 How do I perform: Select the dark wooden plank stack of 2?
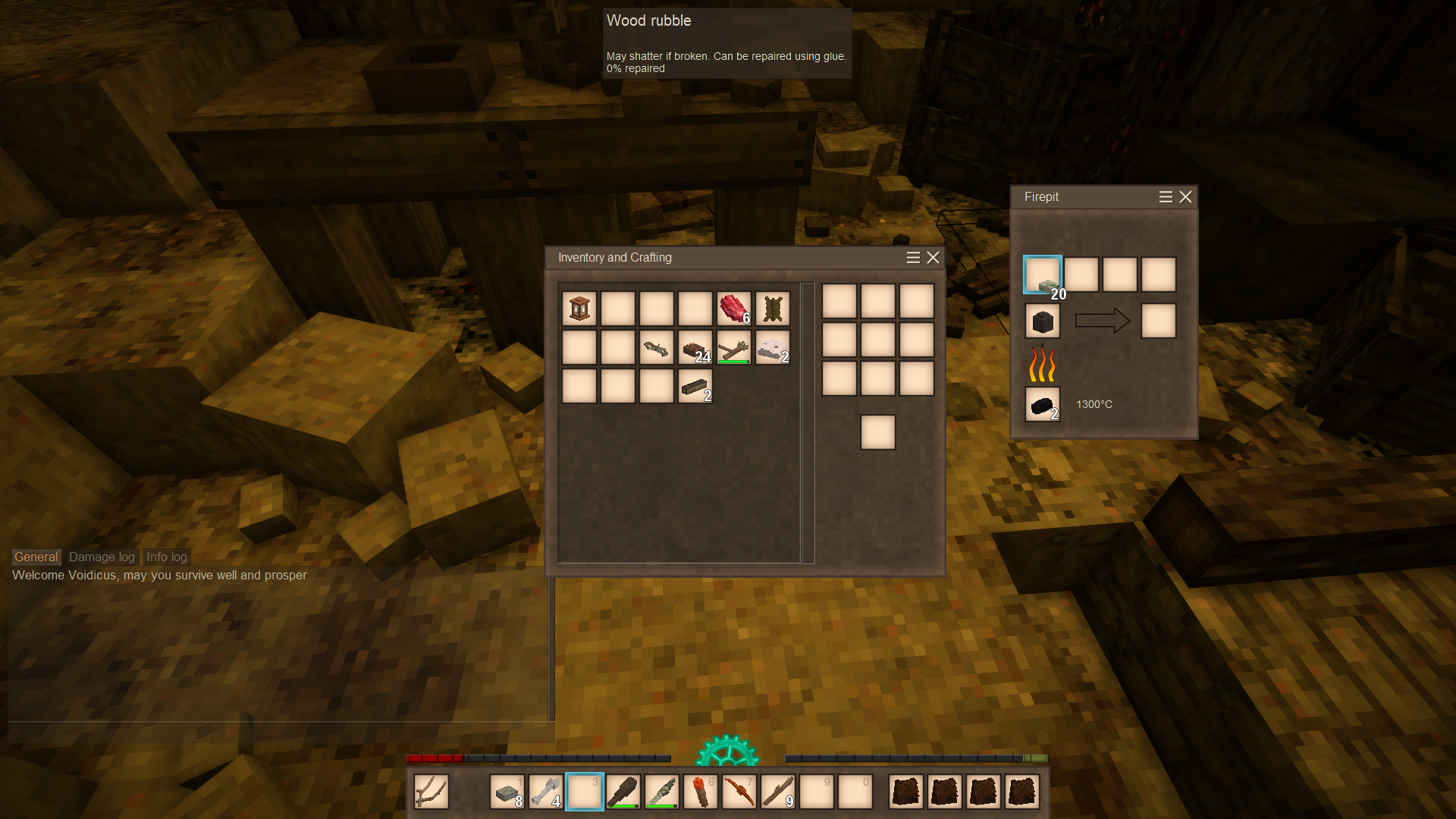click(x=695, y=387)
